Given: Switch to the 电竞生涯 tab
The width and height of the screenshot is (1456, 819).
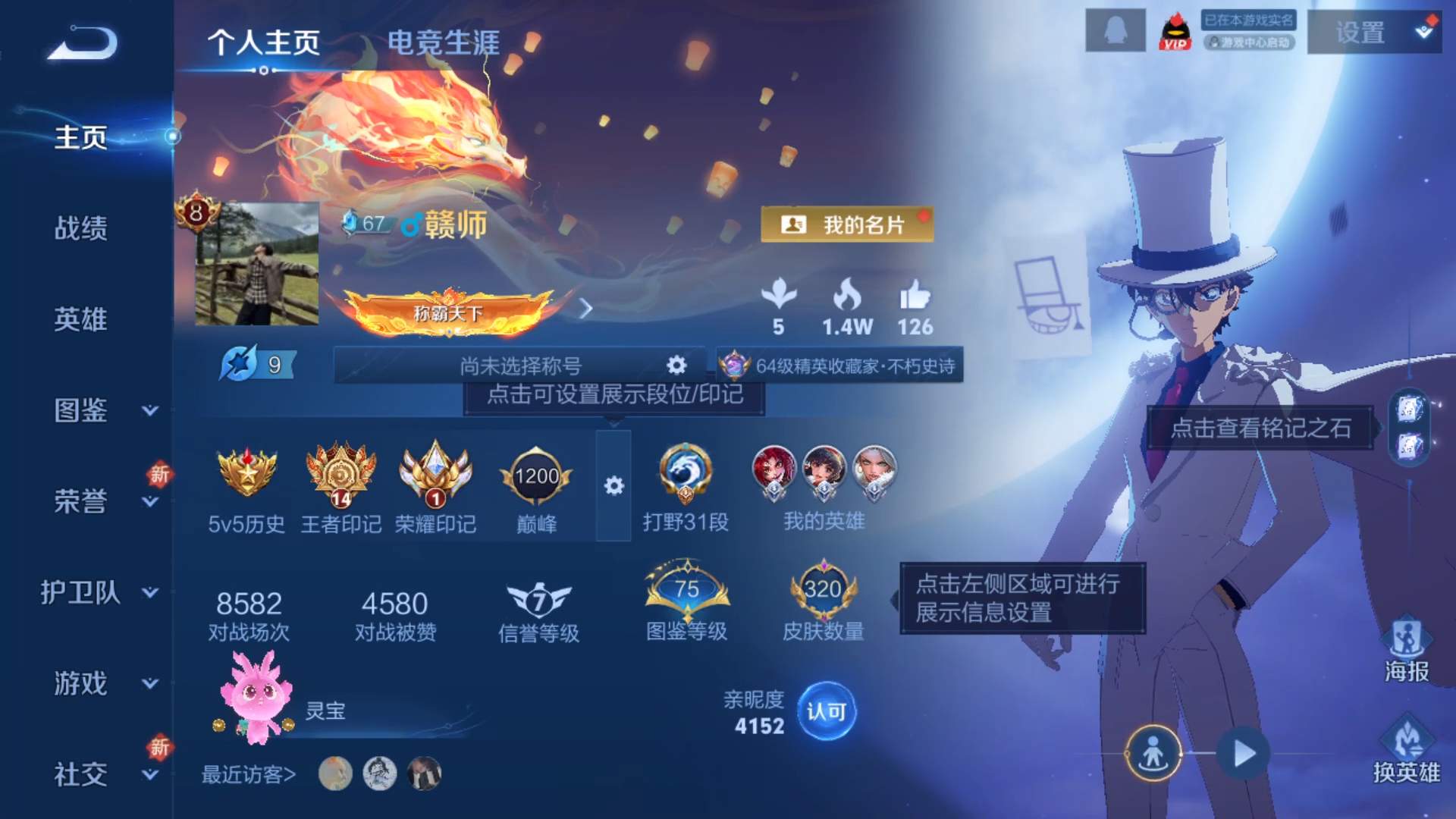Looking at the screenshot, I should click(x=444, y=44).
